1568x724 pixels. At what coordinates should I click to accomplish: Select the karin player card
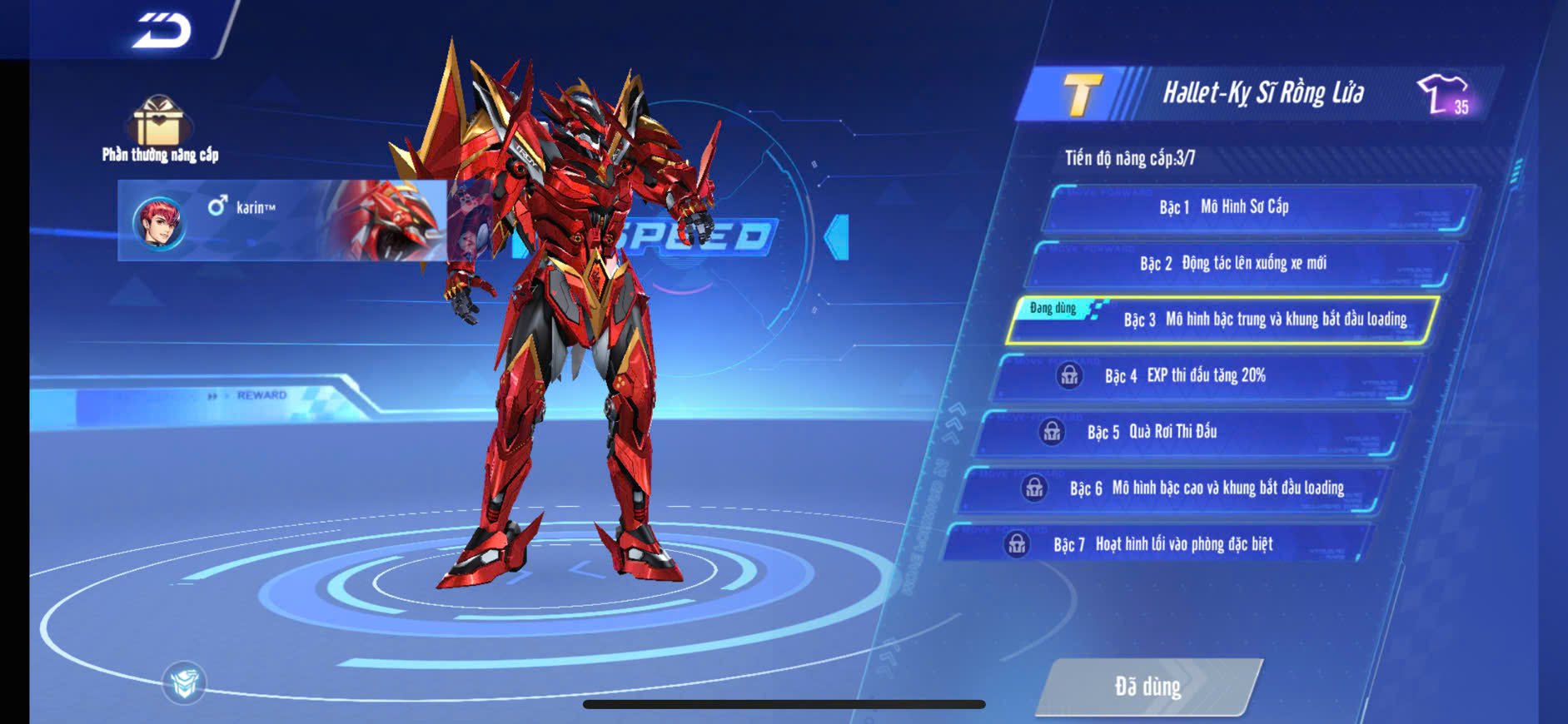pos(281,221)
